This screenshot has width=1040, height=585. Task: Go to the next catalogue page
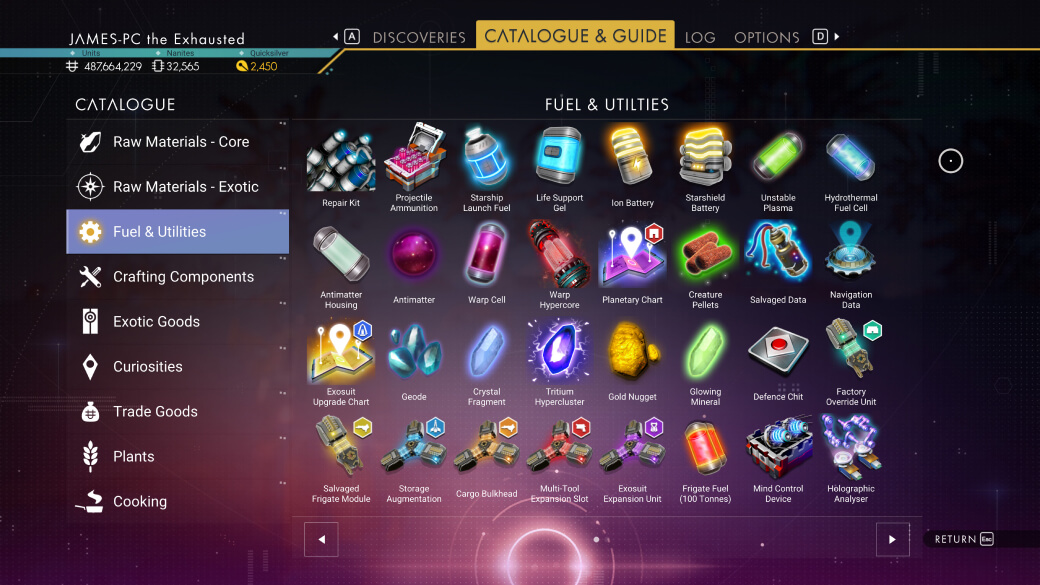(892, 540)
